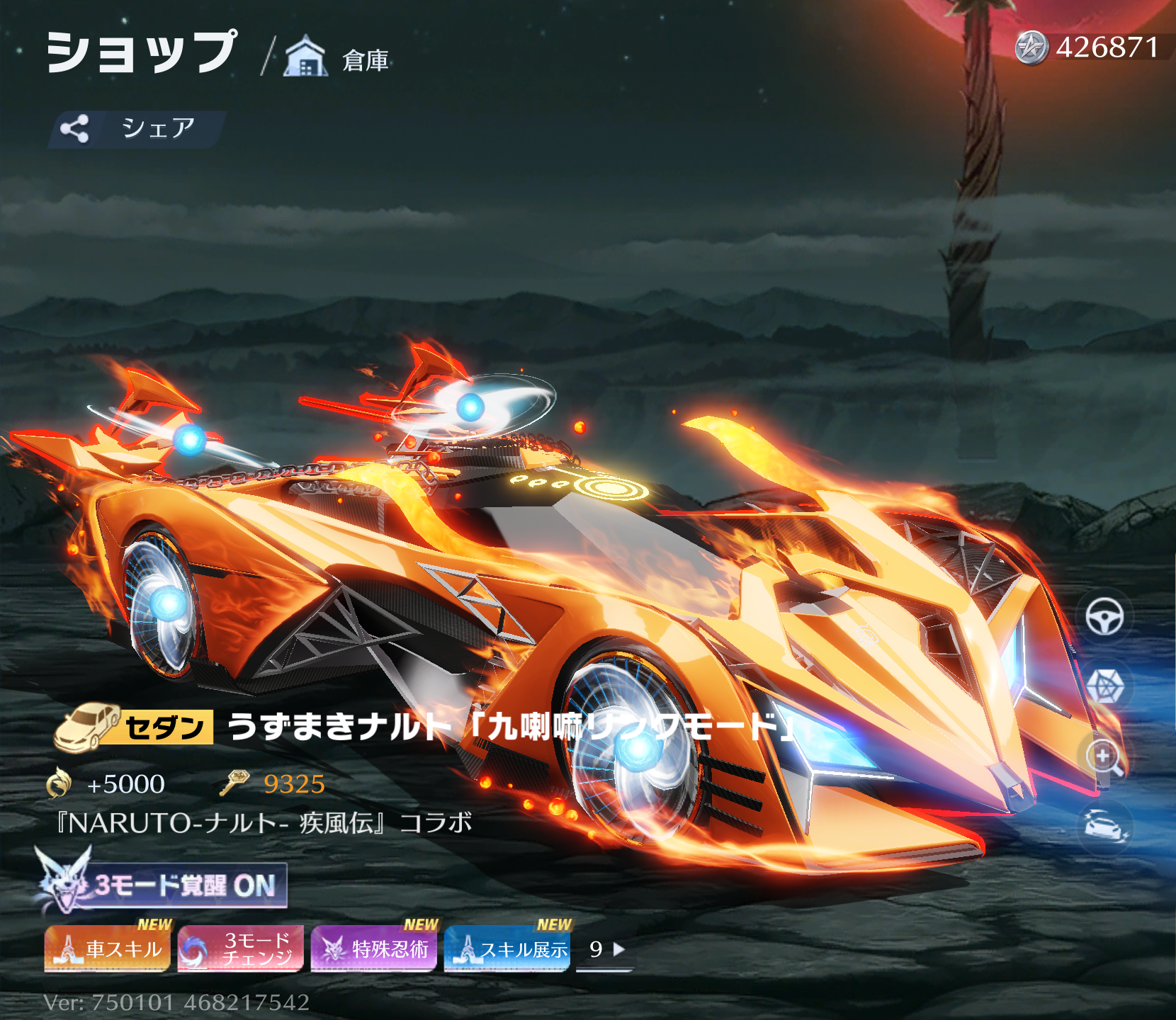This screenshot has height=1020, width=1176.
Task: Toggle the 3モード覚醒 ON switch
Action: pos(163,885)
